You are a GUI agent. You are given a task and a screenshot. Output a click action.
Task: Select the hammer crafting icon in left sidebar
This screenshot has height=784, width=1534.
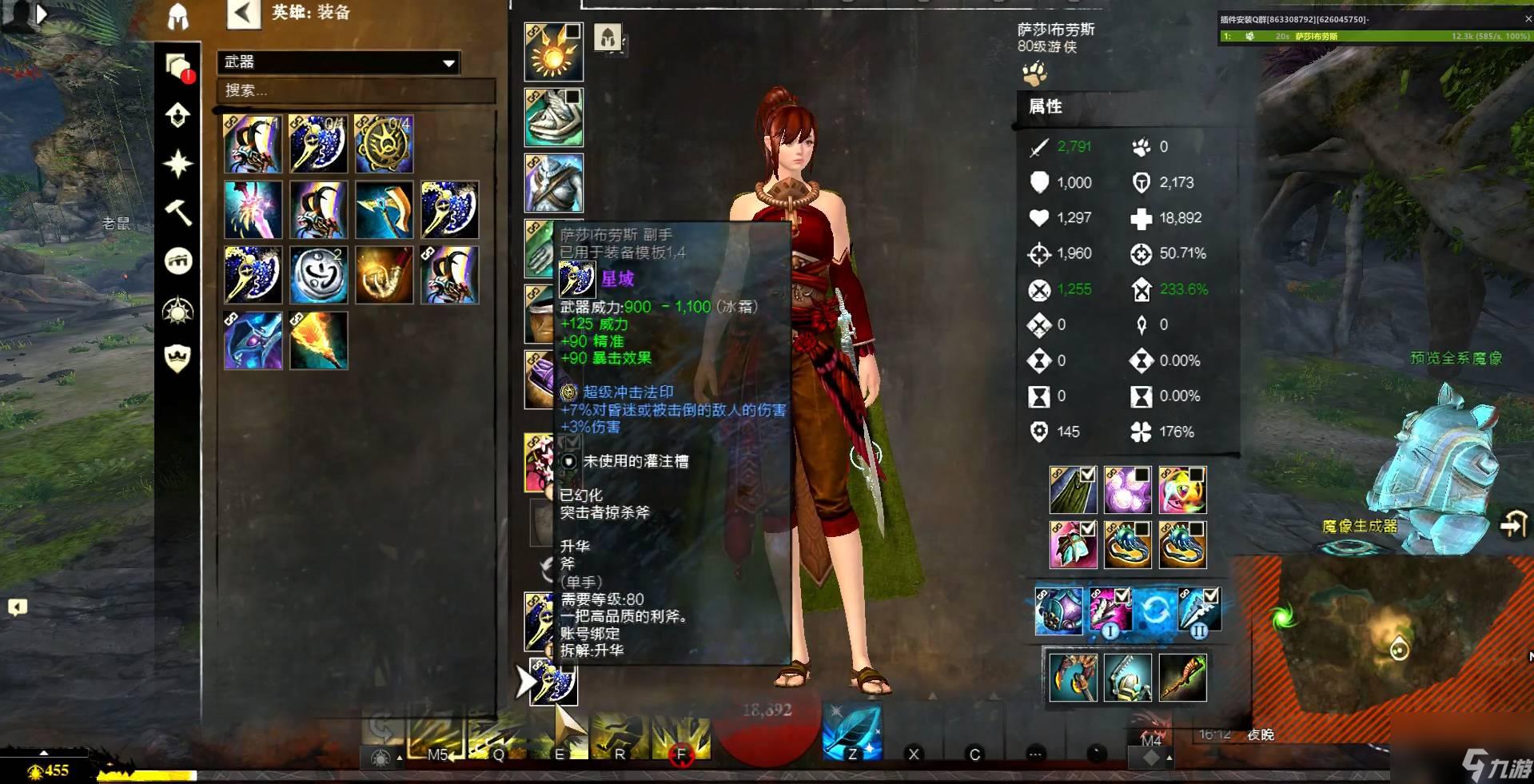177,210
